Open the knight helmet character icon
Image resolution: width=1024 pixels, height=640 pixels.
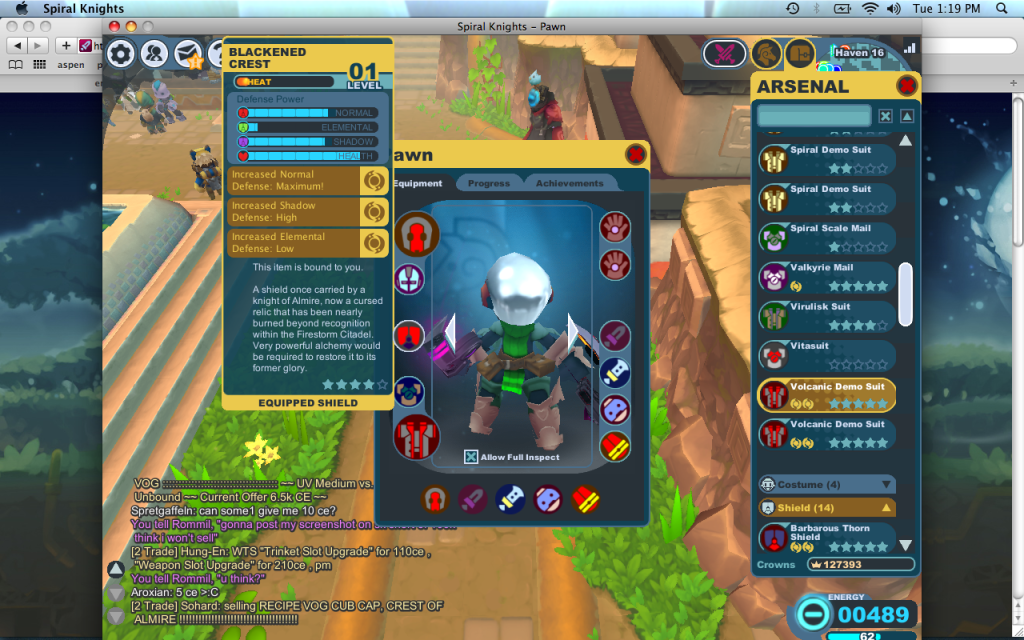tap(765, 53)
